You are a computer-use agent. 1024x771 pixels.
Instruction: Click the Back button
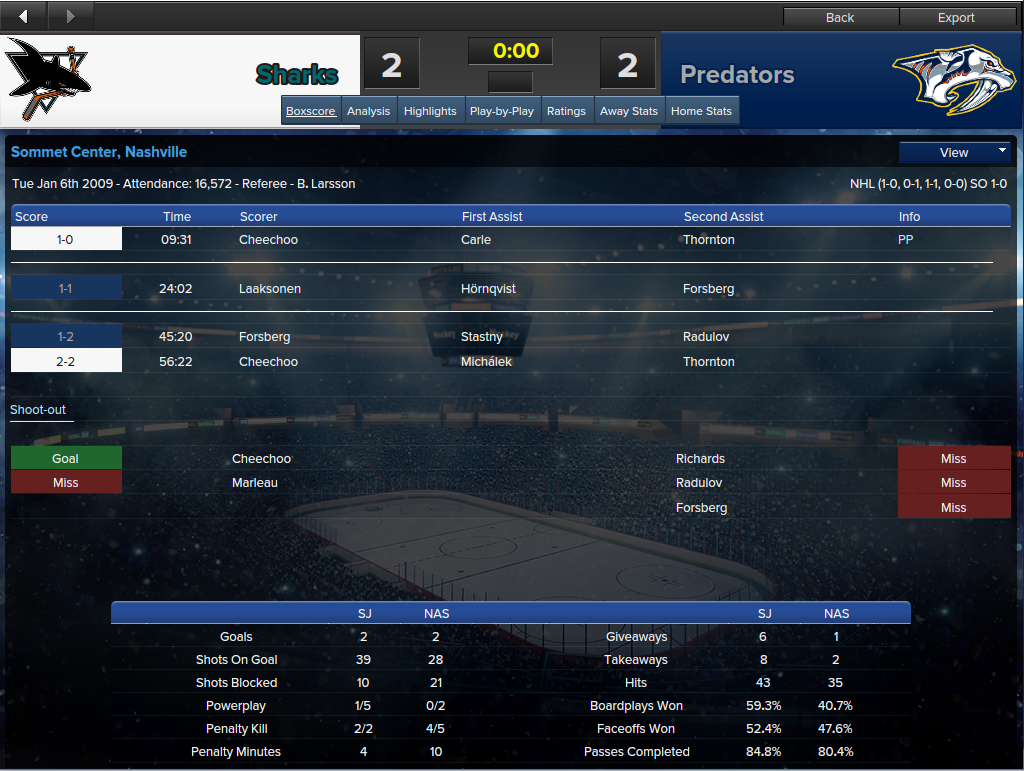tap(840, 17)
